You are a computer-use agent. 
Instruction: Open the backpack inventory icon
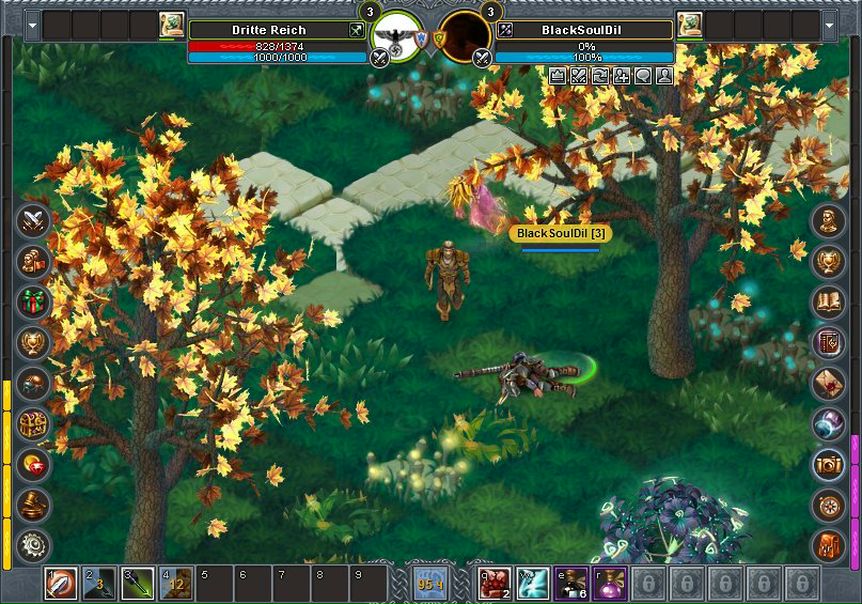828,546
